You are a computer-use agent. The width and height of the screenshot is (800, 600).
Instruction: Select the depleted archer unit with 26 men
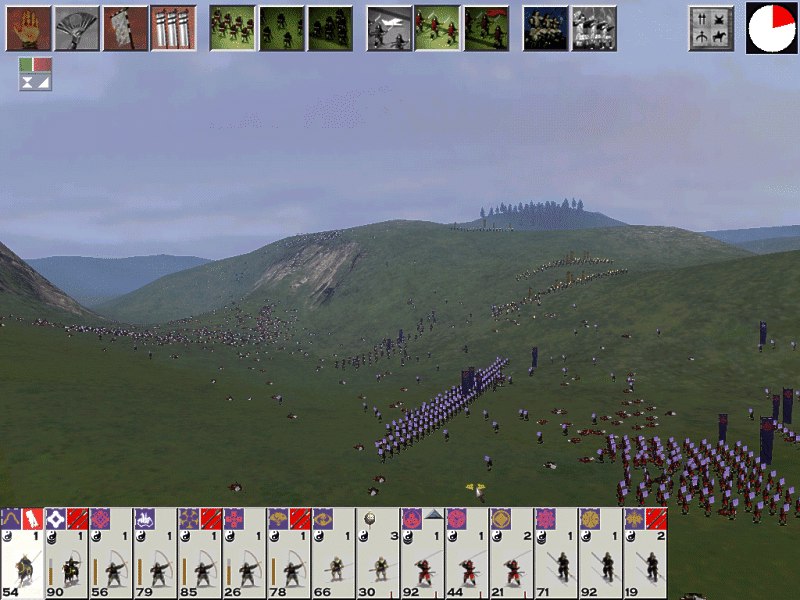pyautogui.click(x=245, y=555)
